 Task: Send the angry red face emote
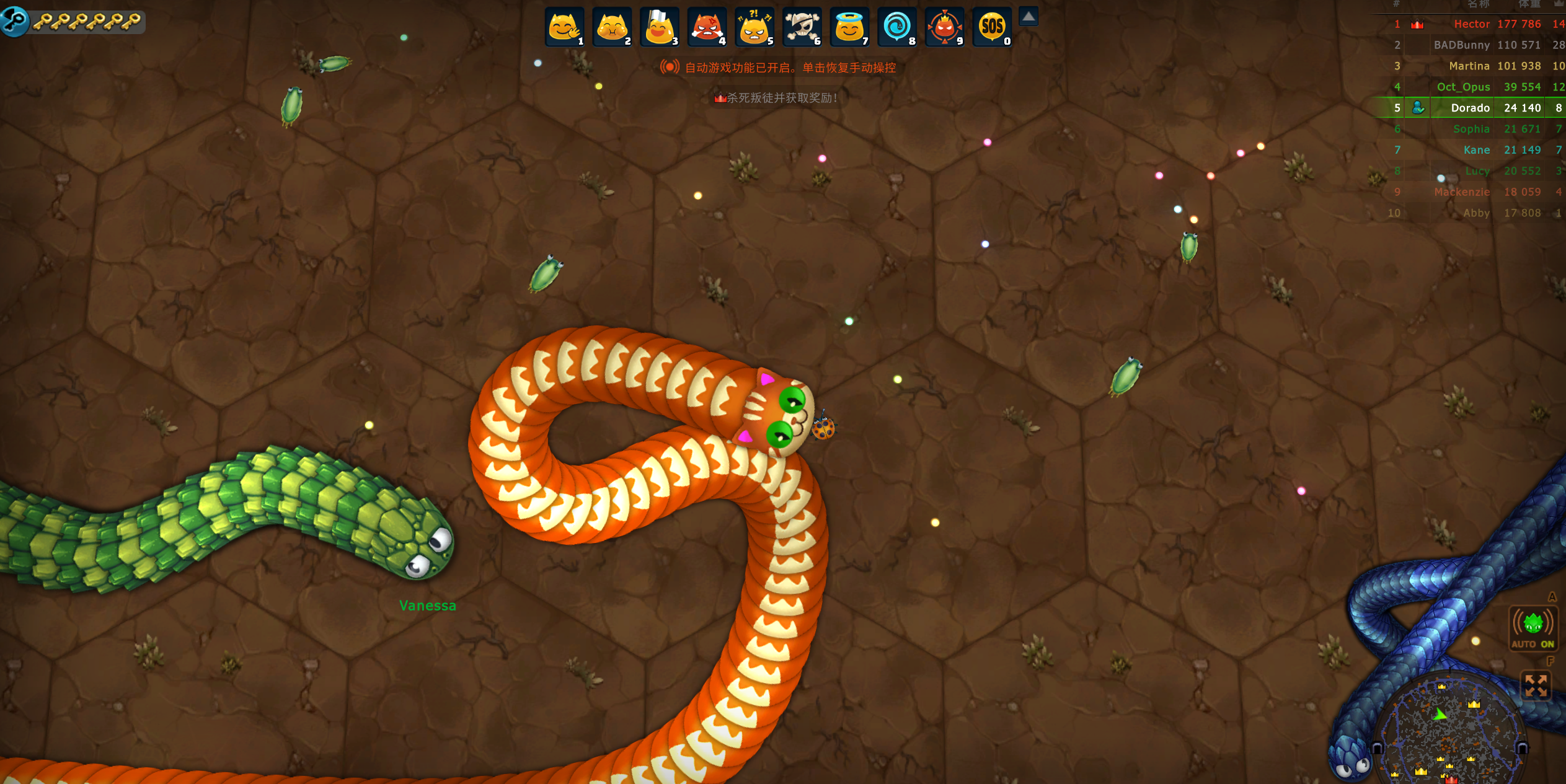tap(707, 27)
